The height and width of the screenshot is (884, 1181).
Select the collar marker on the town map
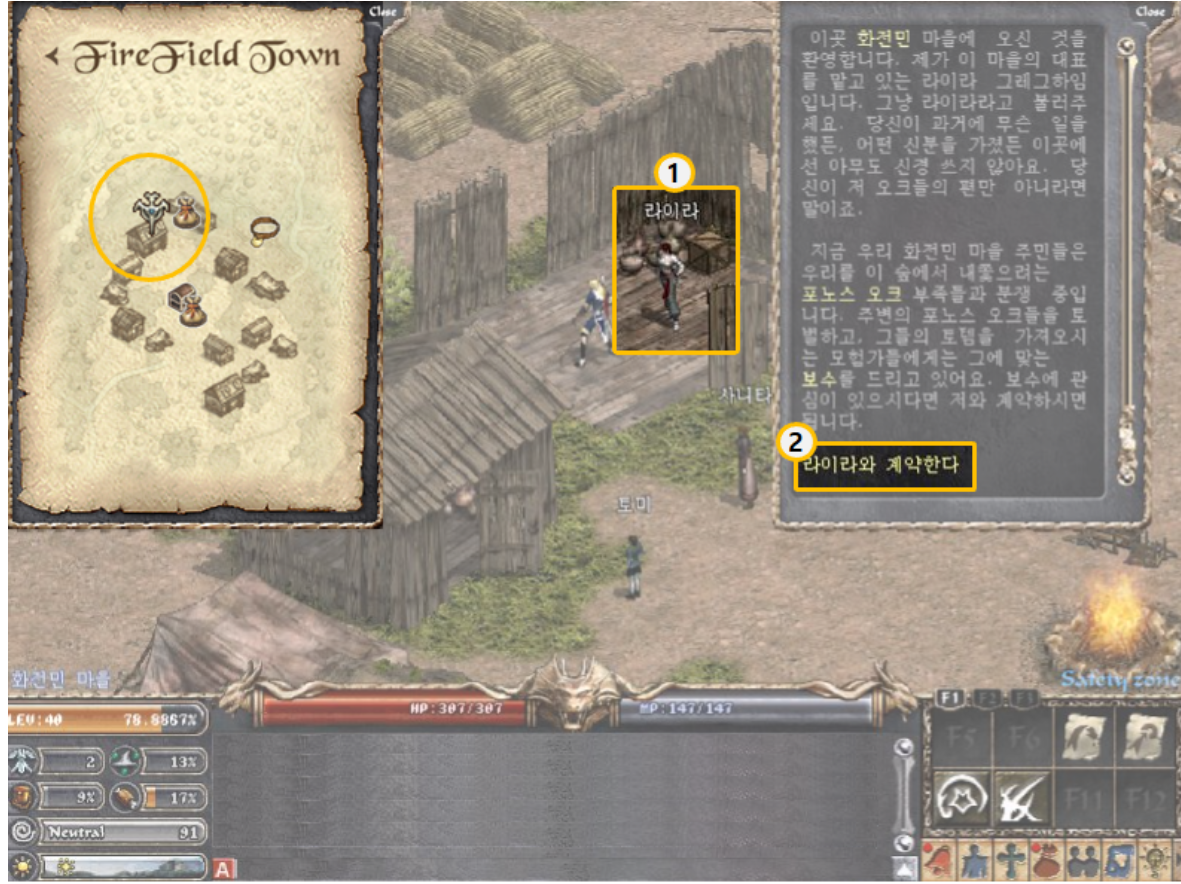[x=264, y=229]
